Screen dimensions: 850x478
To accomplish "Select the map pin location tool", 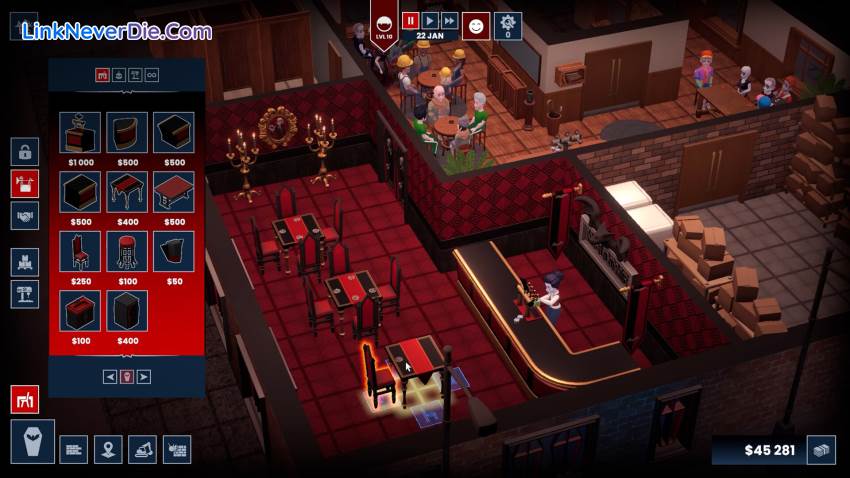I will [x=108, y=449].
